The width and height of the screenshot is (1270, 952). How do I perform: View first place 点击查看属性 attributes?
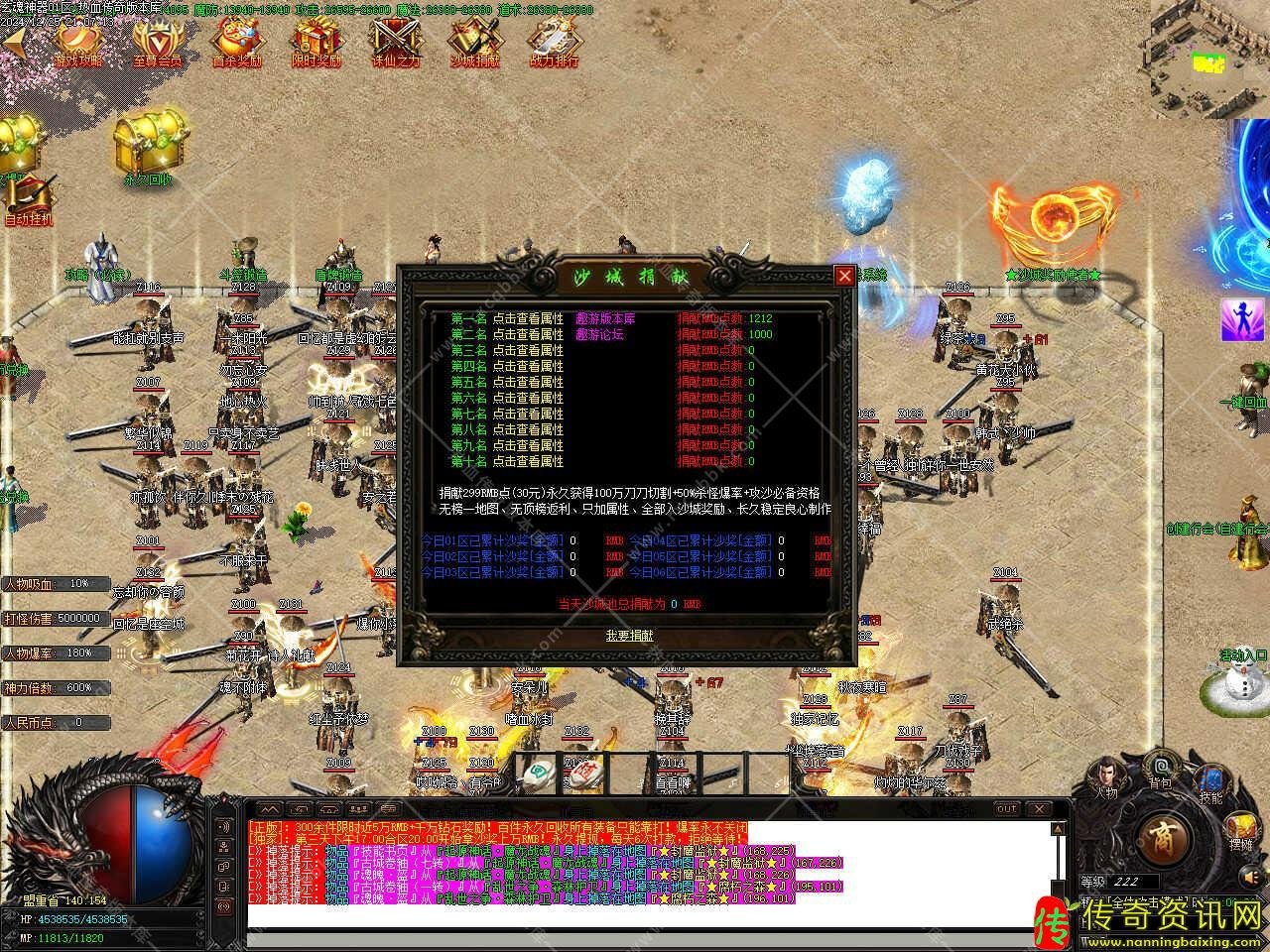(528, 318)
